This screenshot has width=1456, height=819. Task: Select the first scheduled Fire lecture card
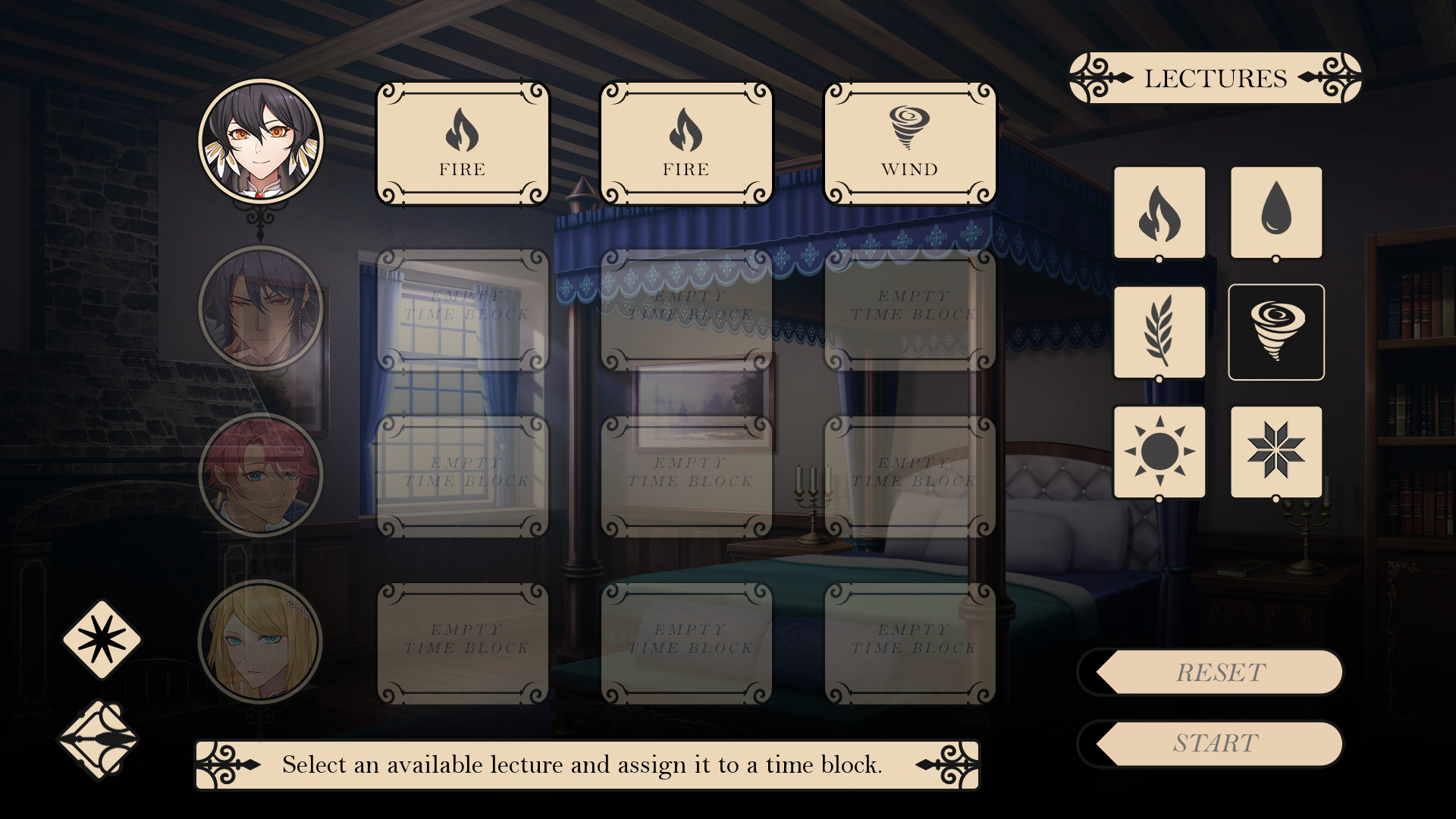pos(463,144)
